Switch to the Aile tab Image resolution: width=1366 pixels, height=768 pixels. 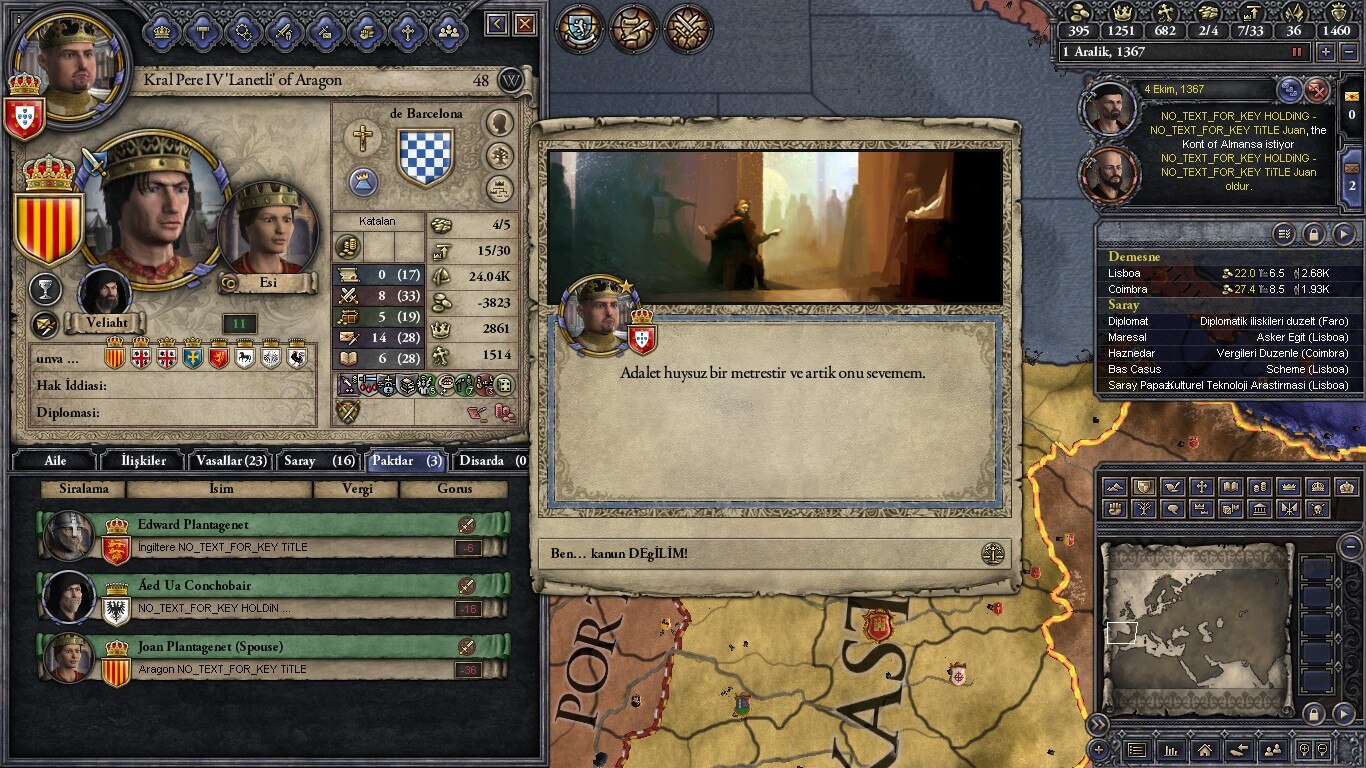pyautogui.click(x=55, y=461)
